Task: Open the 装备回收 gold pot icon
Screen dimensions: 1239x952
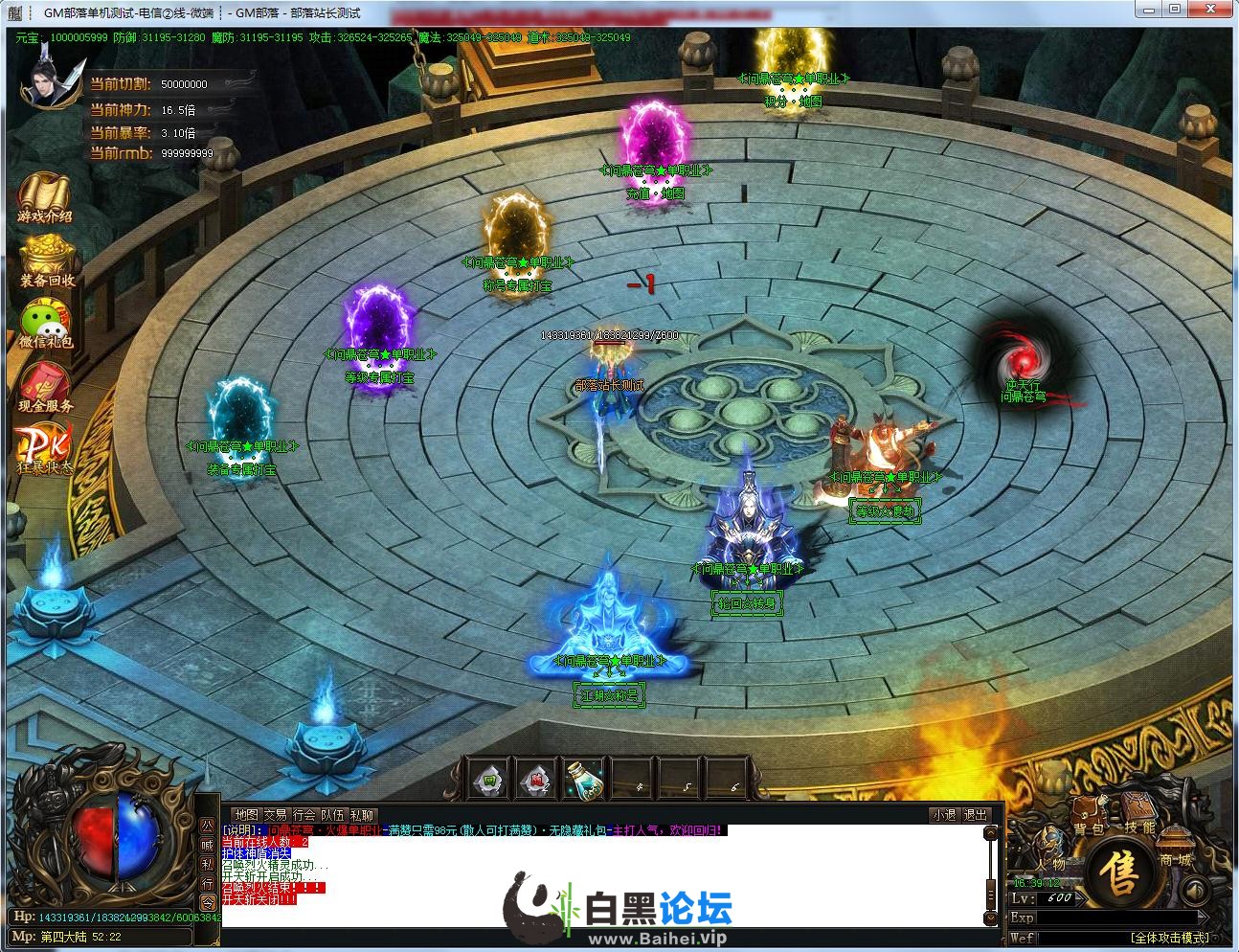Action: (x=47, y=261)
